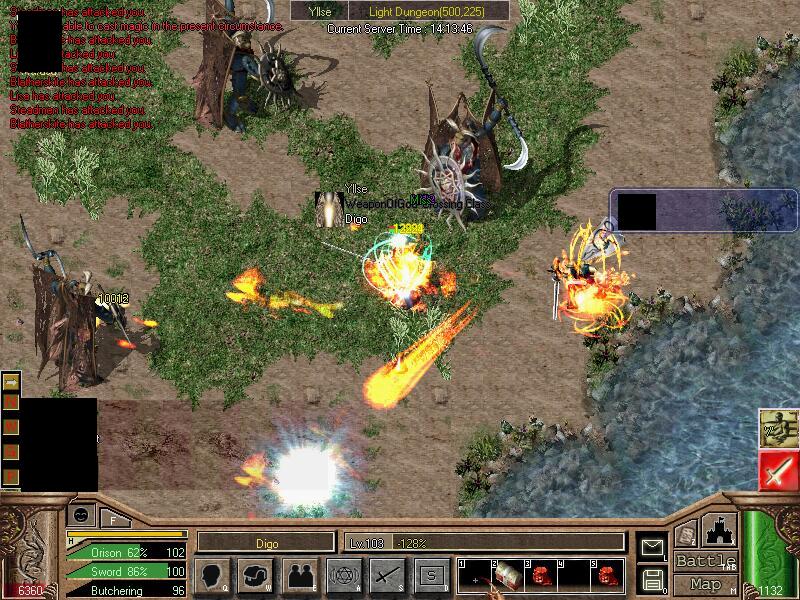Select the F tab above the status bars

114,518
